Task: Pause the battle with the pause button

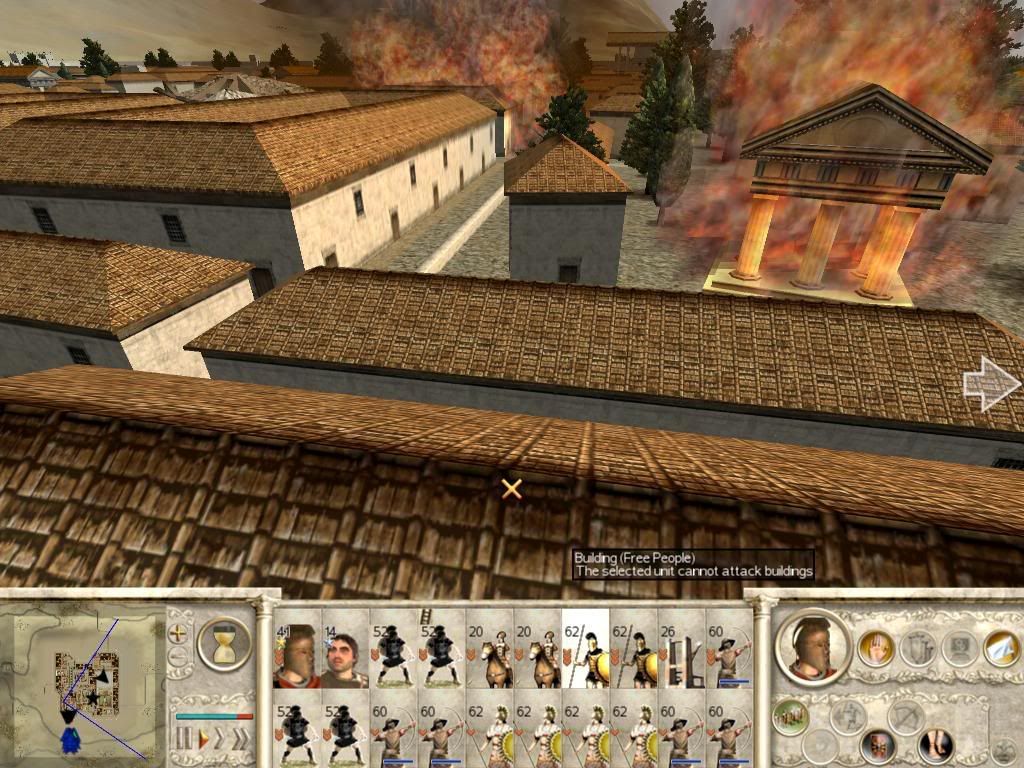Action: tap(183, 740)
